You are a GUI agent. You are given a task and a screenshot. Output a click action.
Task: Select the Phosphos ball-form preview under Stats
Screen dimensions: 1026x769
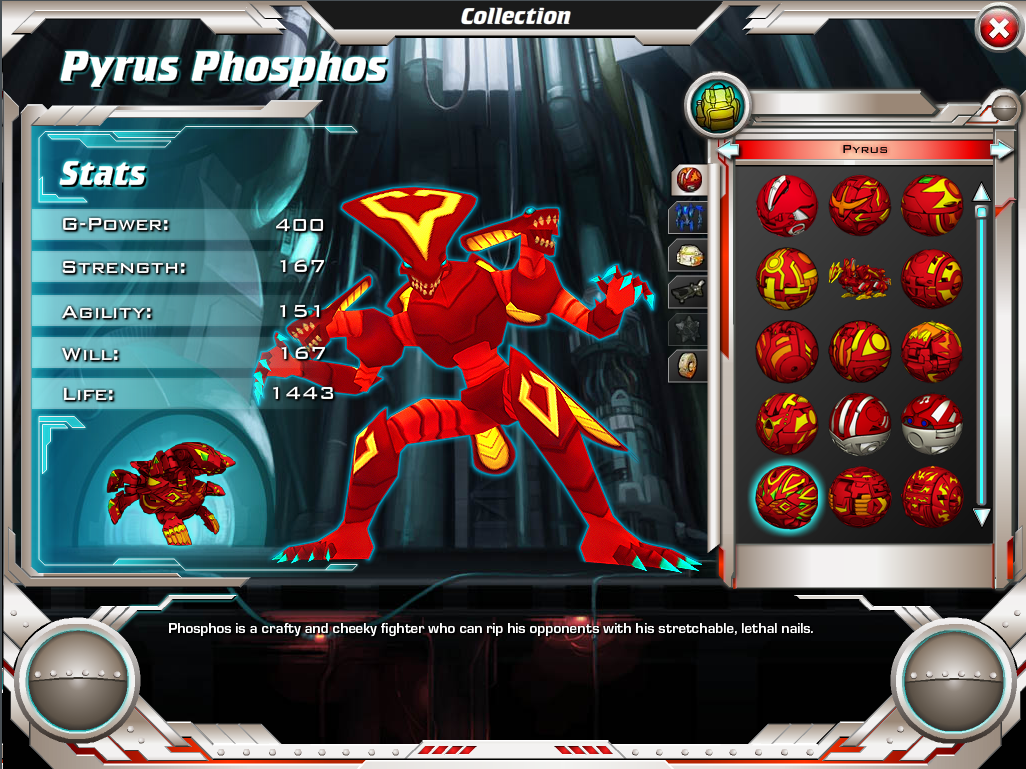coord(168,489)
